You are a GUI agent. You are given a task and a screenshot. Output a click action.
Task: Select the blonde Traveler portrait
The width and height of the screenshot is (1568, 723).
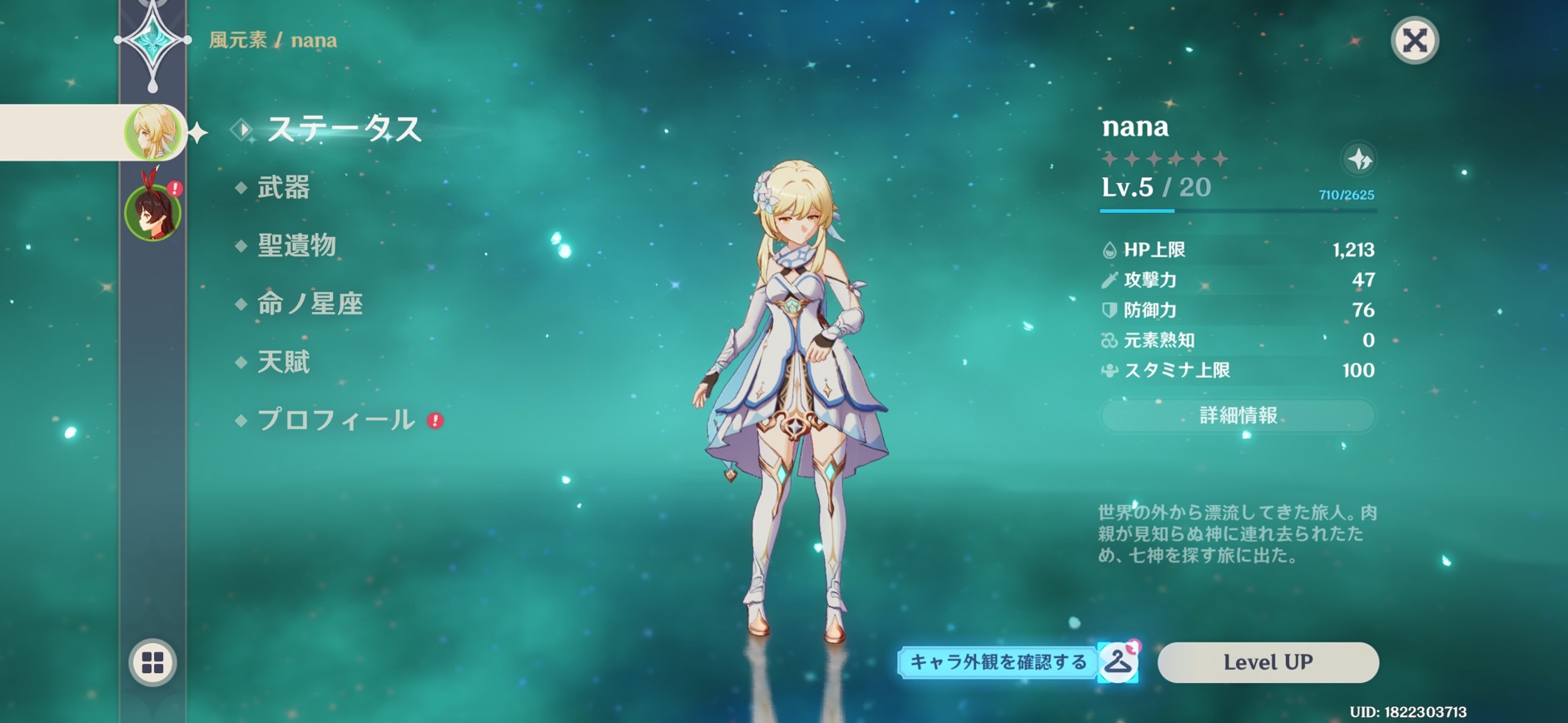pos(153,131)
